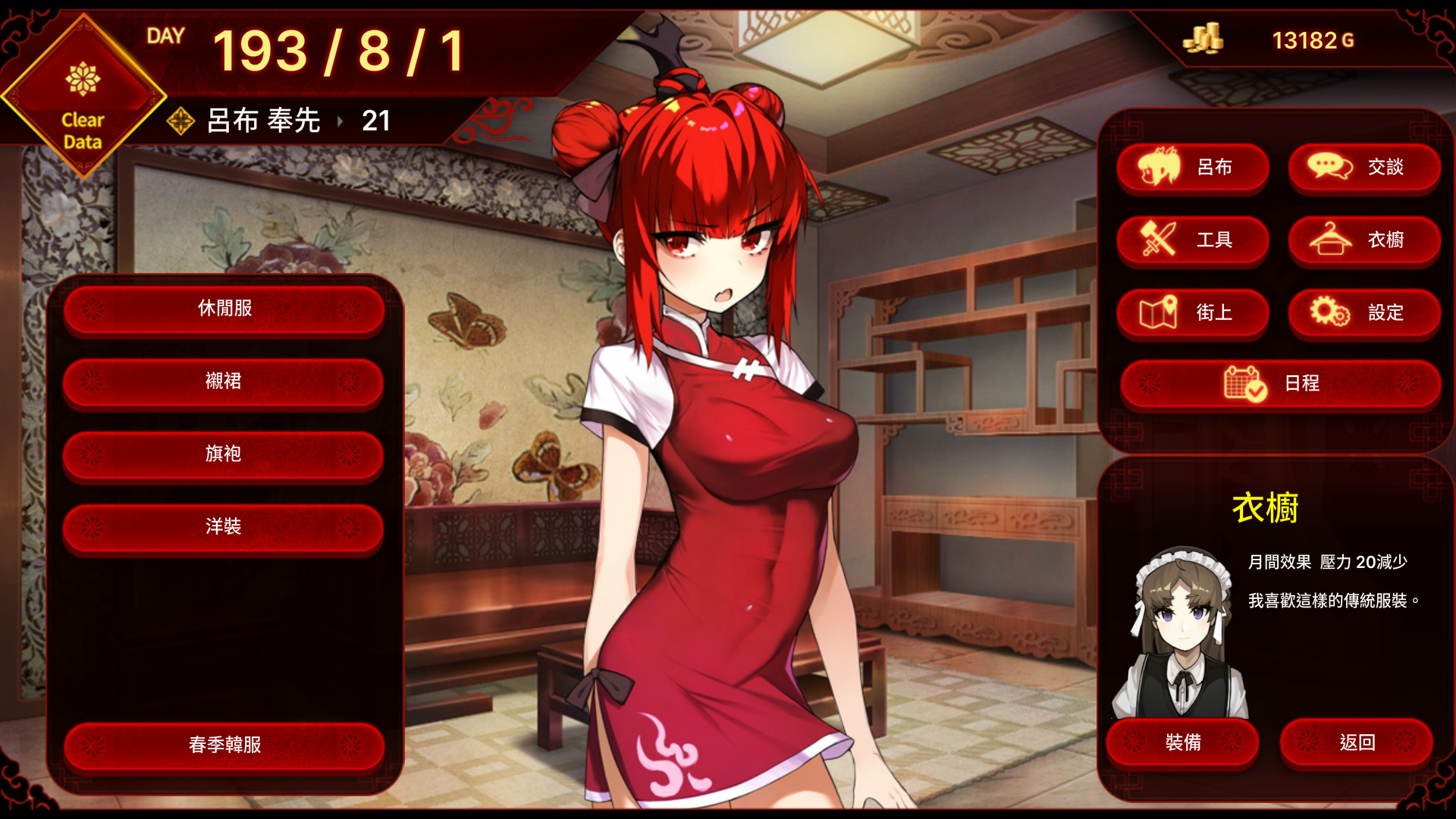Viewport: 1456px width, 819px height.
Task: Open the 設定 settings menu
Action: (x=1364, y=313)
